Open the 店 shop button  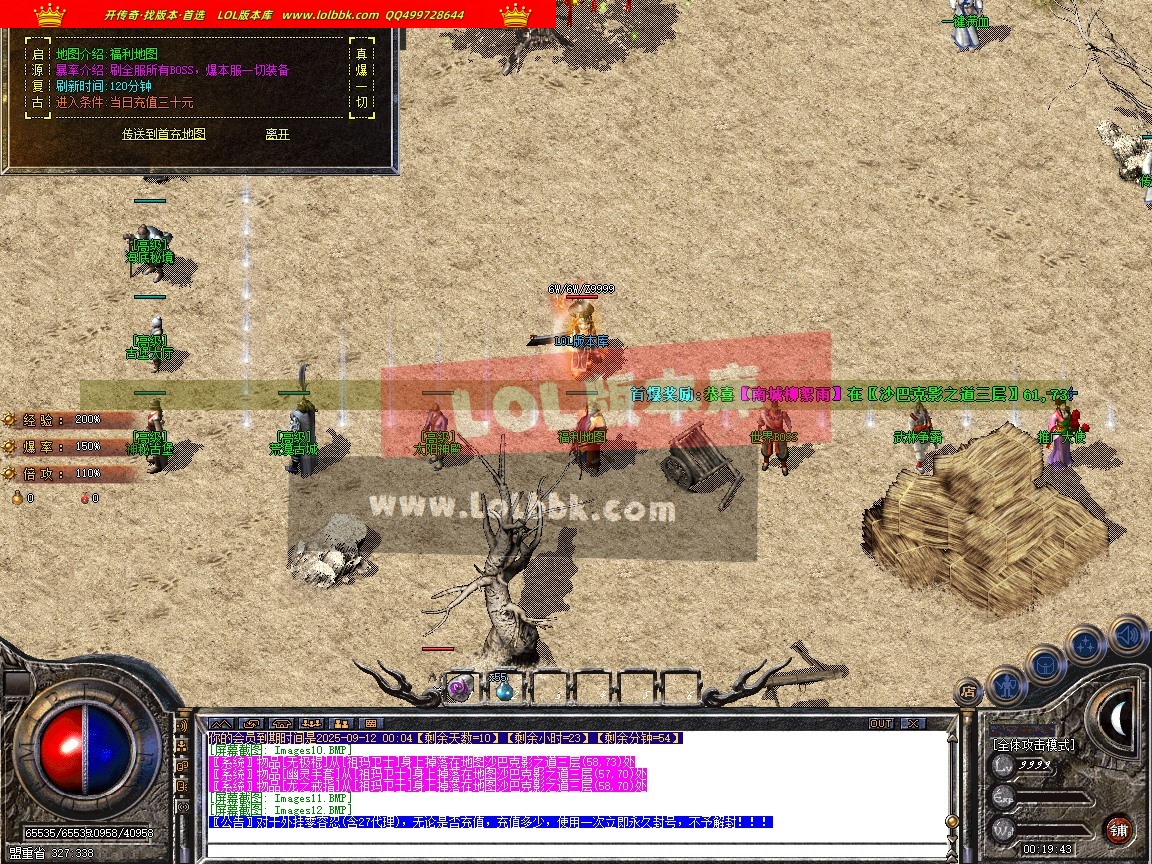[967, 690]
